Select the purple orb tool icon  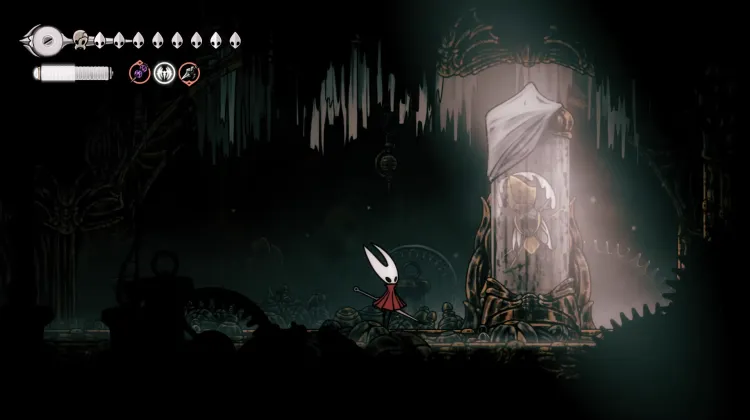[140, 72]
